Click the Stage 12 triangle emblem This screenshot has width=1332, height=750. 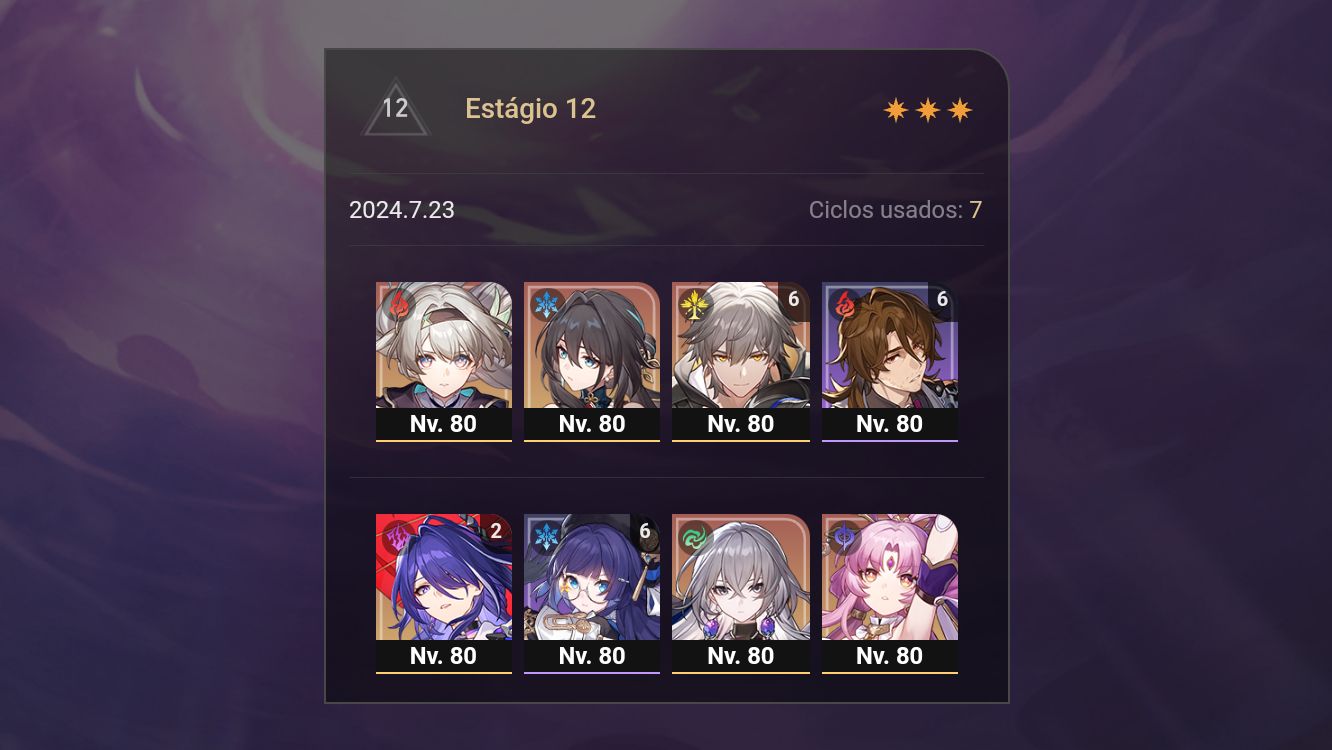tap(396, 110)
